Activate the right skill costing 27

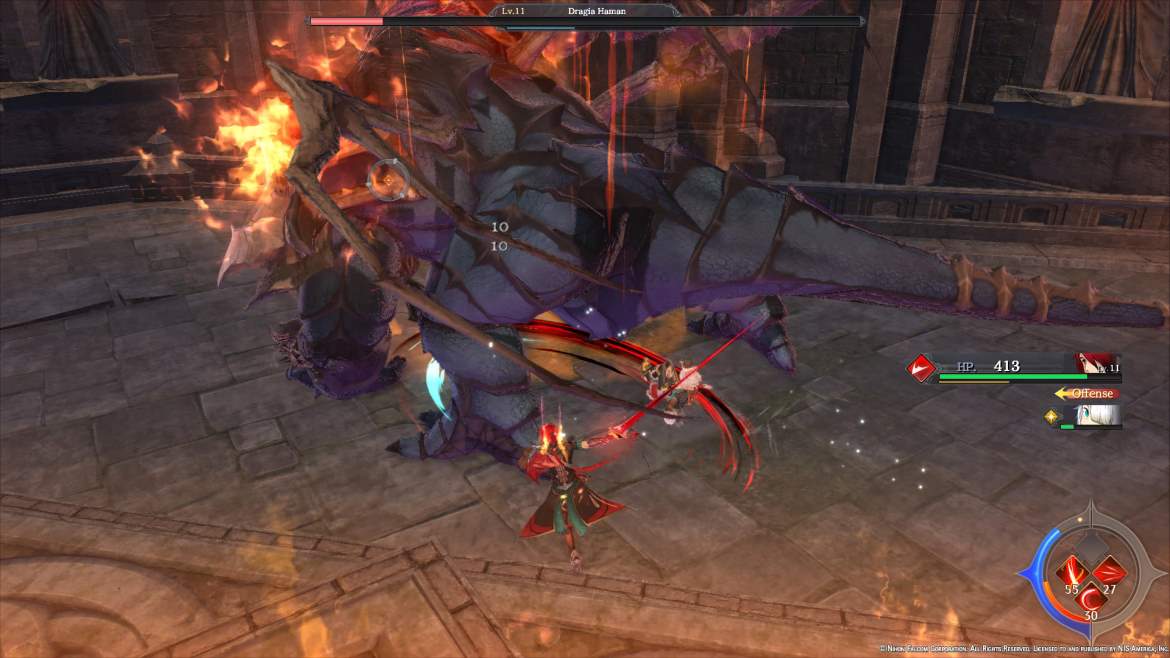pos(1109,571)
